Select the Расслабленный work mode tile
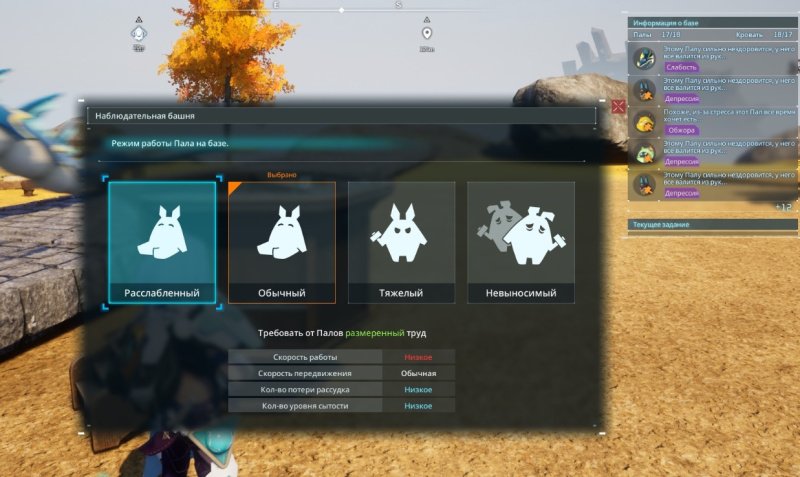This screenshot has height=477, width=800. point(162,242)
